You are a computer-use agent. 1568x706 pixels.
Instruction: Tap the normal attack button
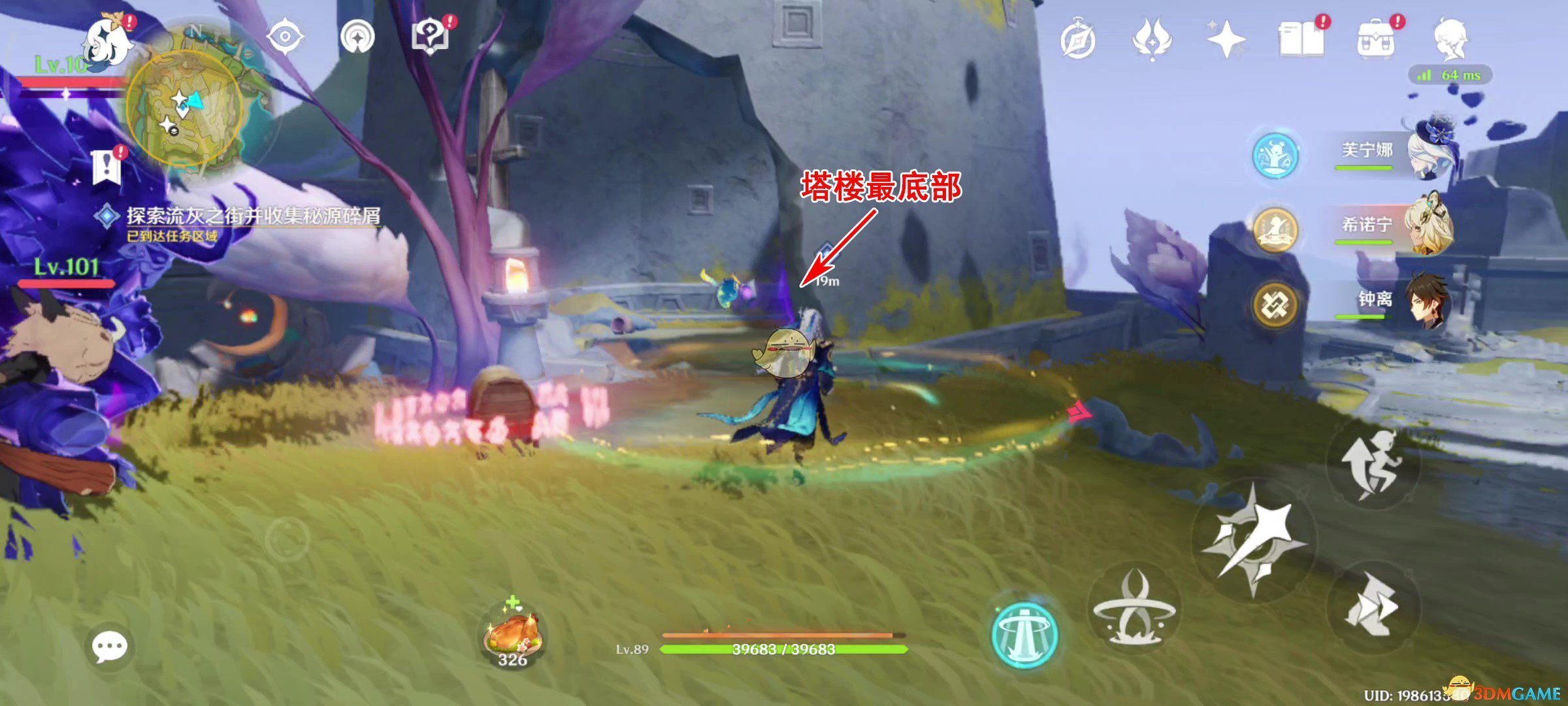tap(1252, 540)
